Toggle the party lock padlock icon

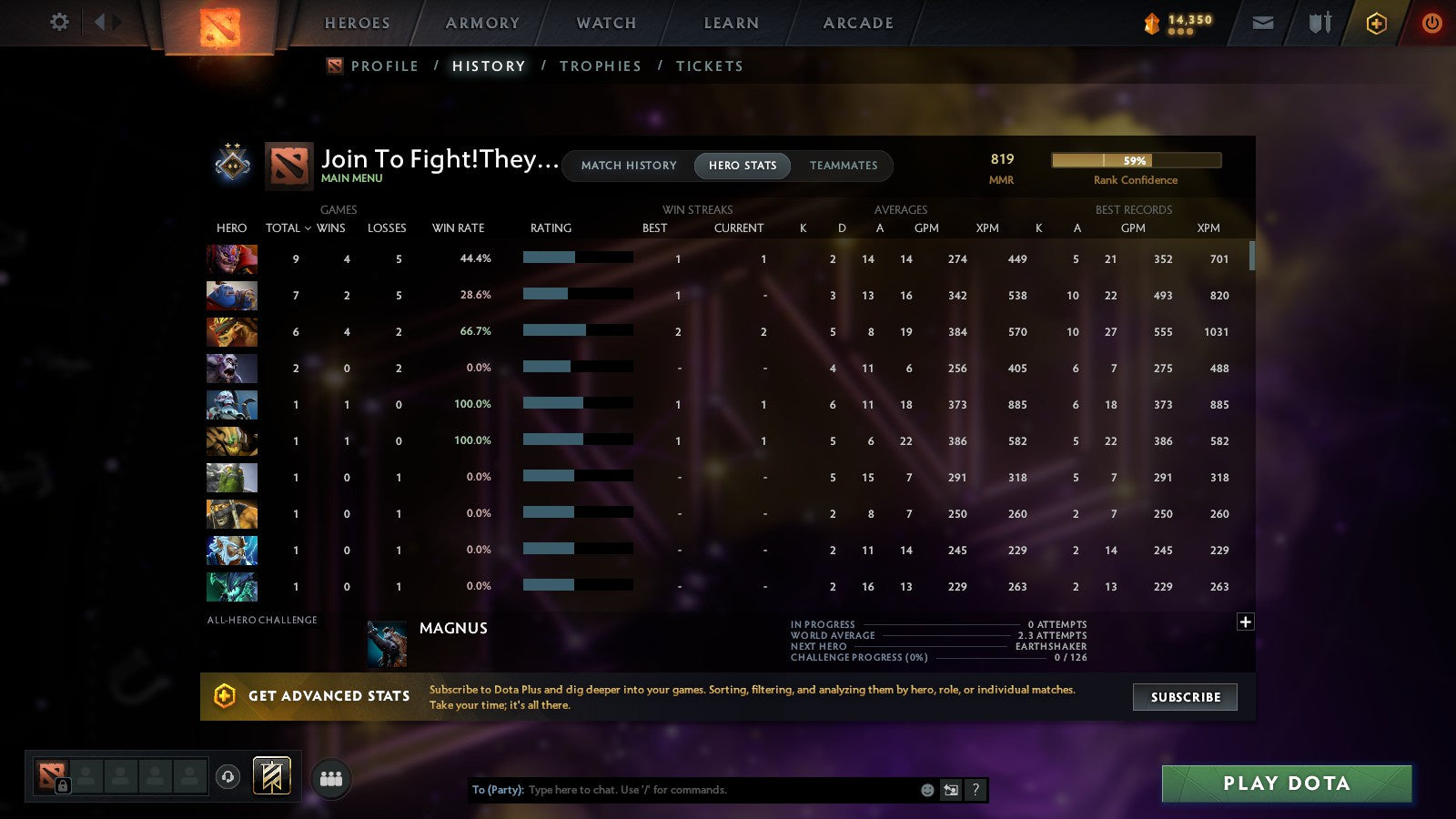pos(63,784)
